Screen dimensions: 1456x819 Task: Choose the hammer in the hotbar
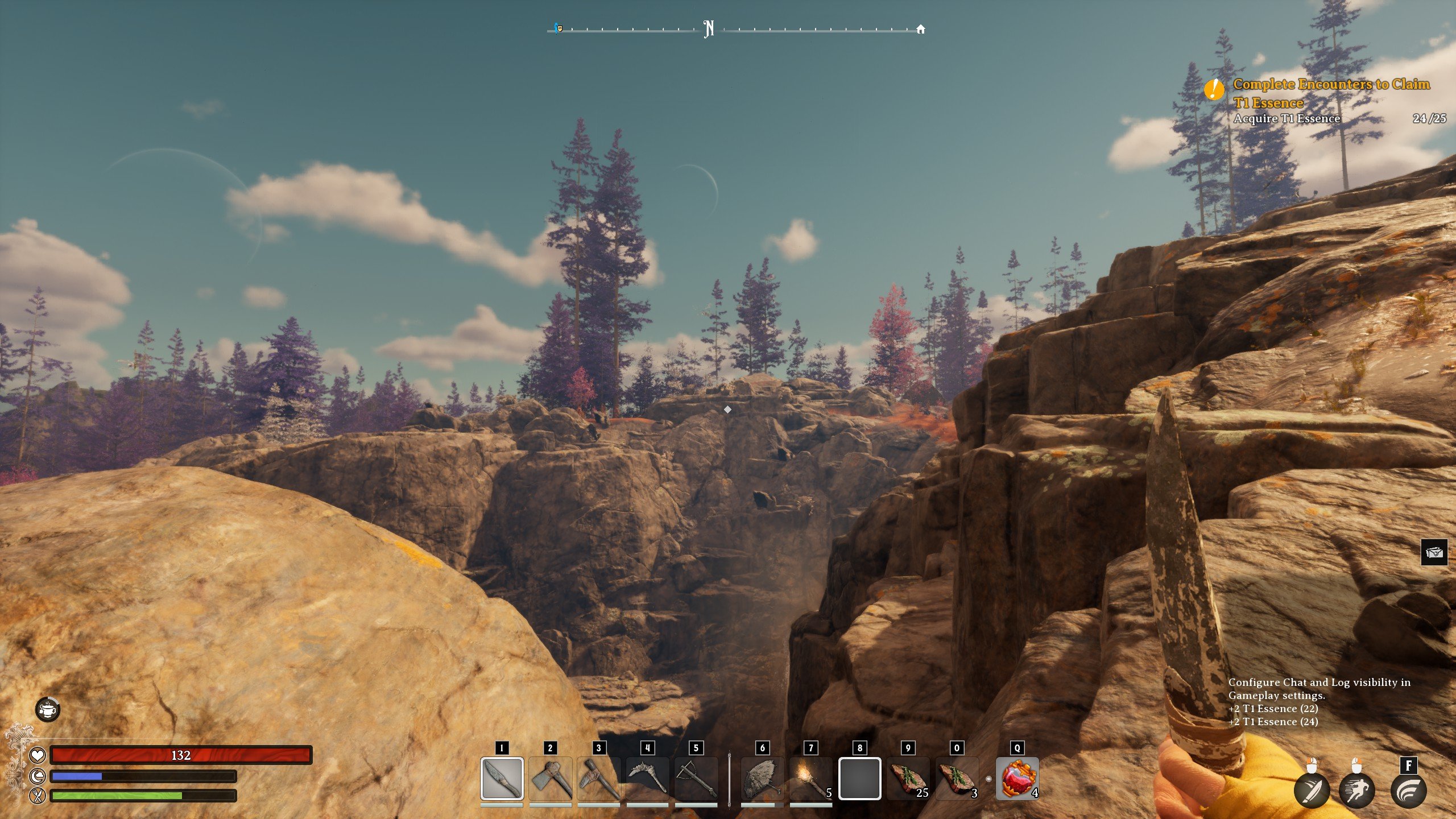[x=598, y=778]
